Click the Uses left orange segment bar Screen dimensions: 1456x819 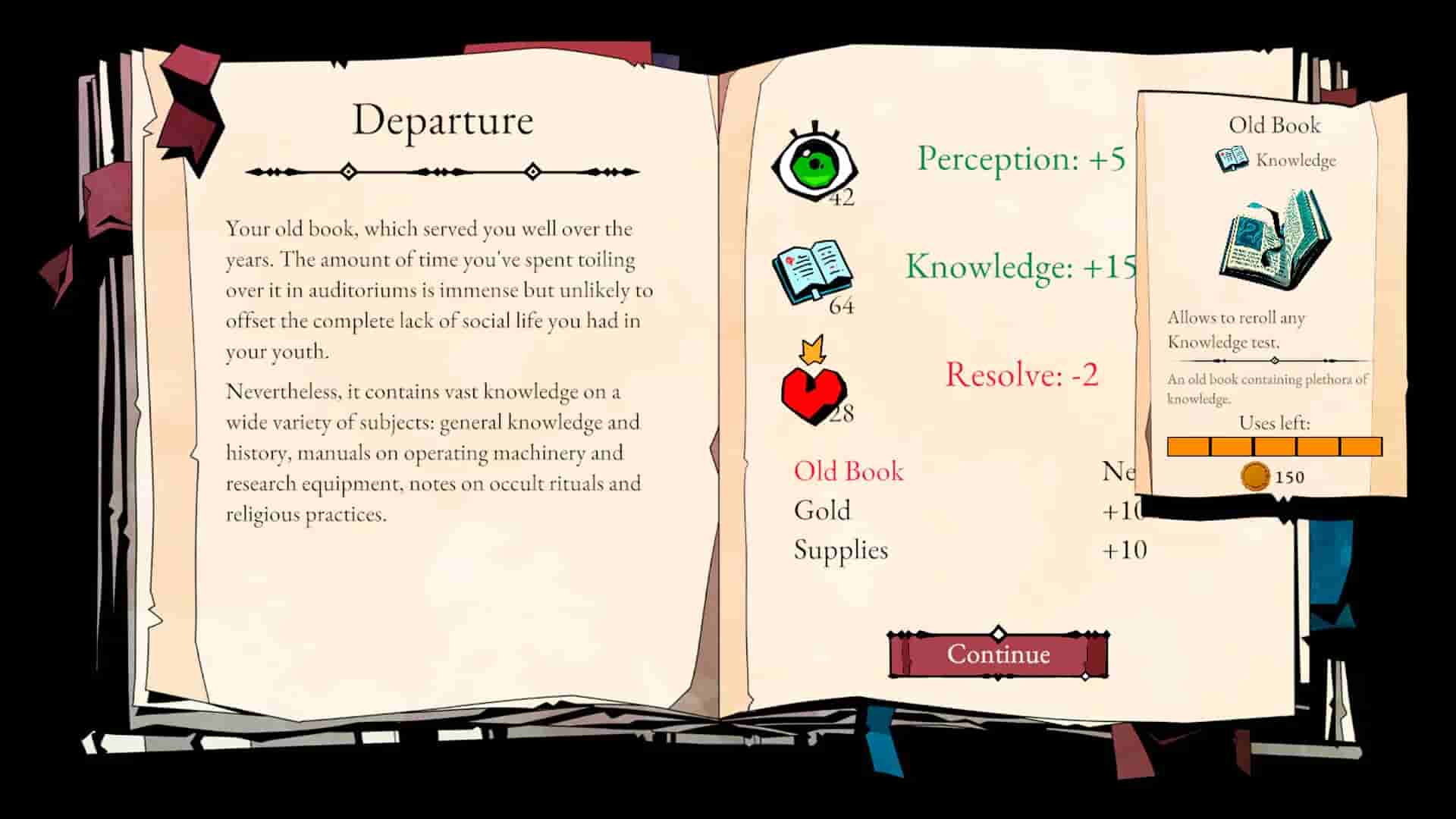coord(1272,447)
